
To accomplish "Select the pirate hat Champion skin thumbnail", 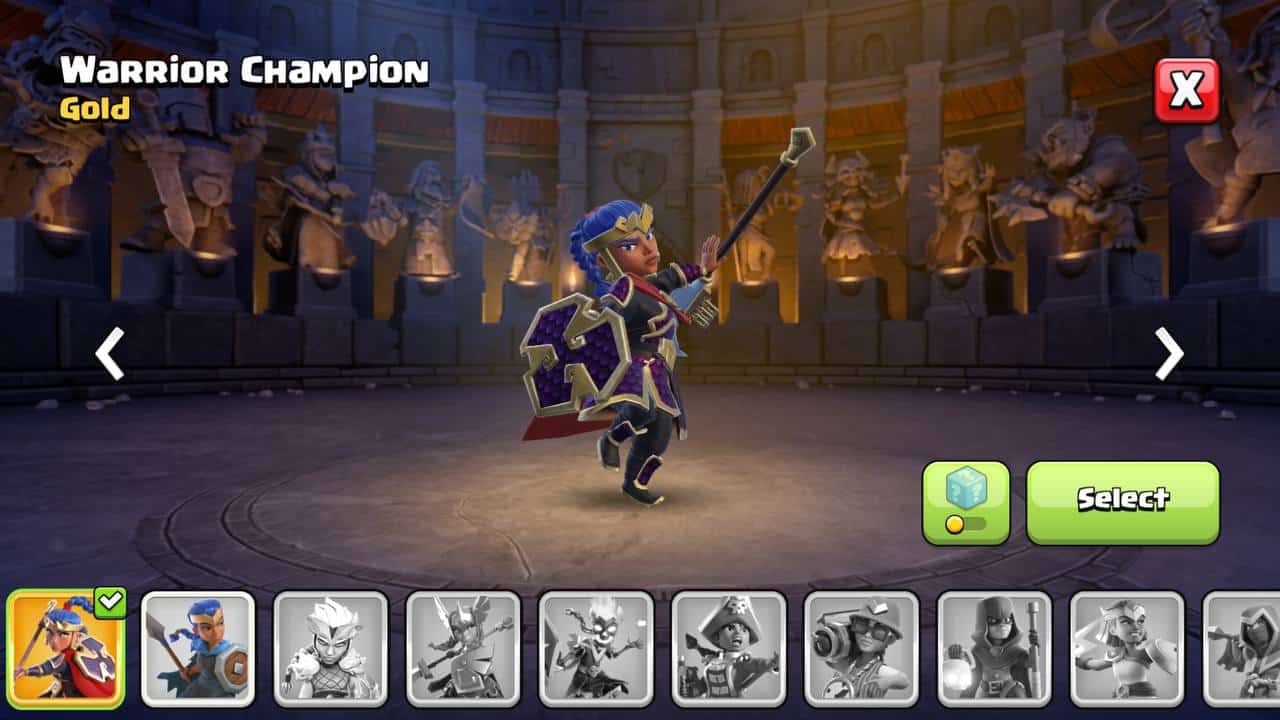I will pyautogui.click(x=729, y=648).
